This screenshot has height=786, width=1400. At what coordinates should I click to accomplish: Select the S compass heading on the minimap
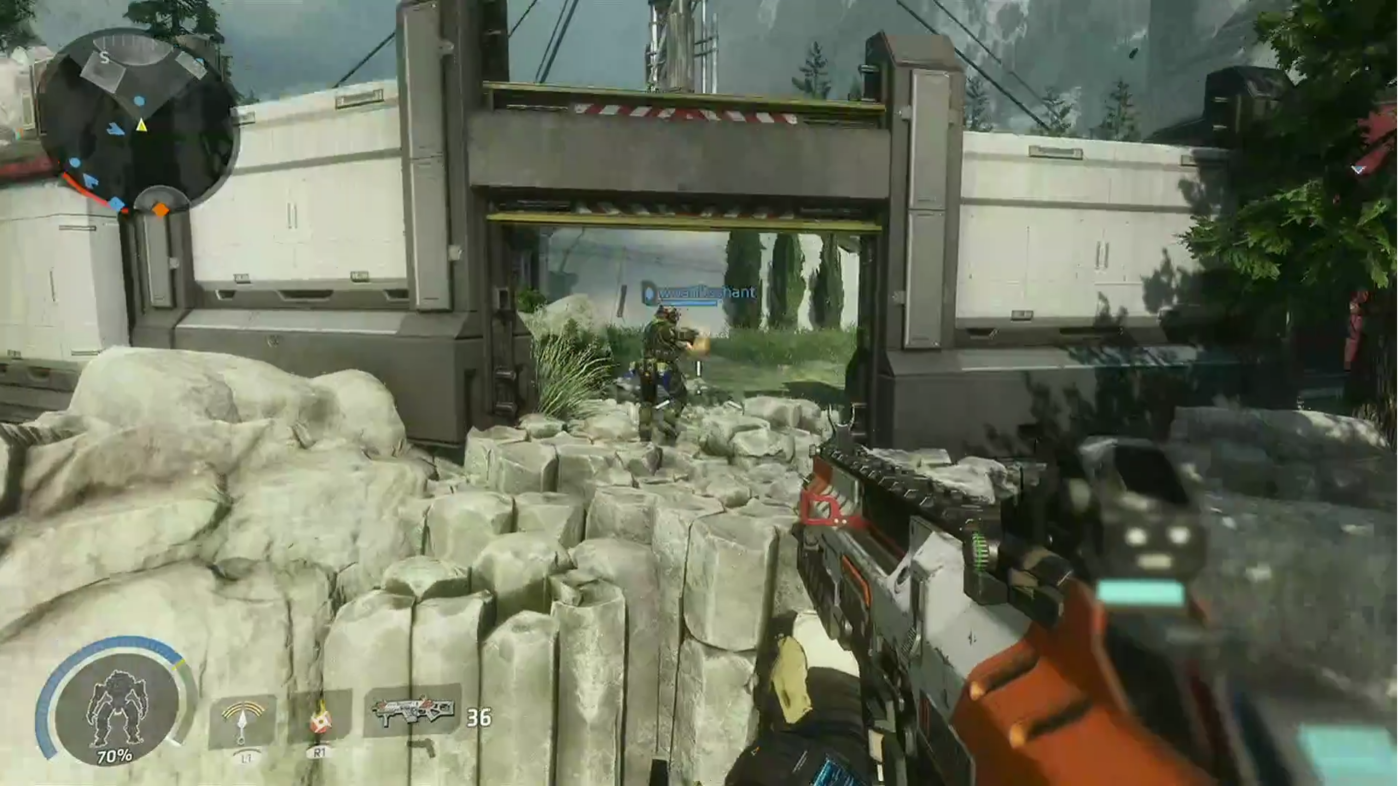[104, 57]
